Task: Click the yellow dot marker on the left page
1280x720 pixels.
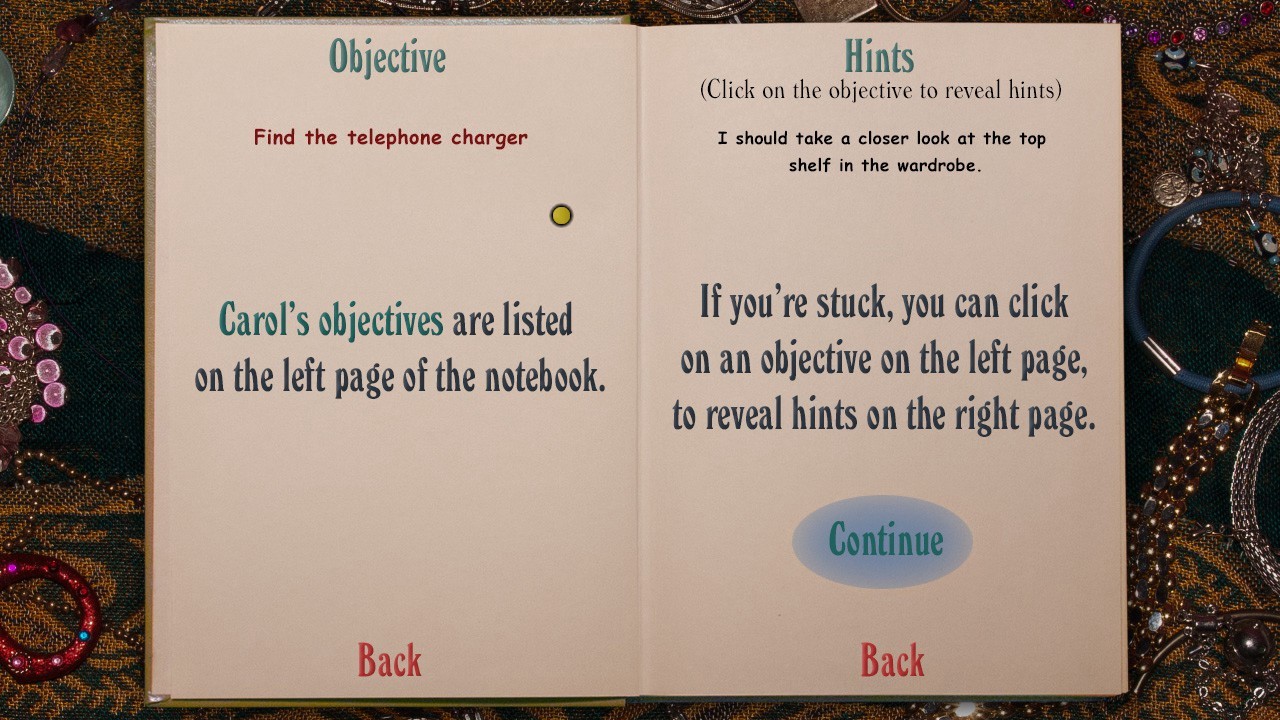Action: click(x=561, y=215)
